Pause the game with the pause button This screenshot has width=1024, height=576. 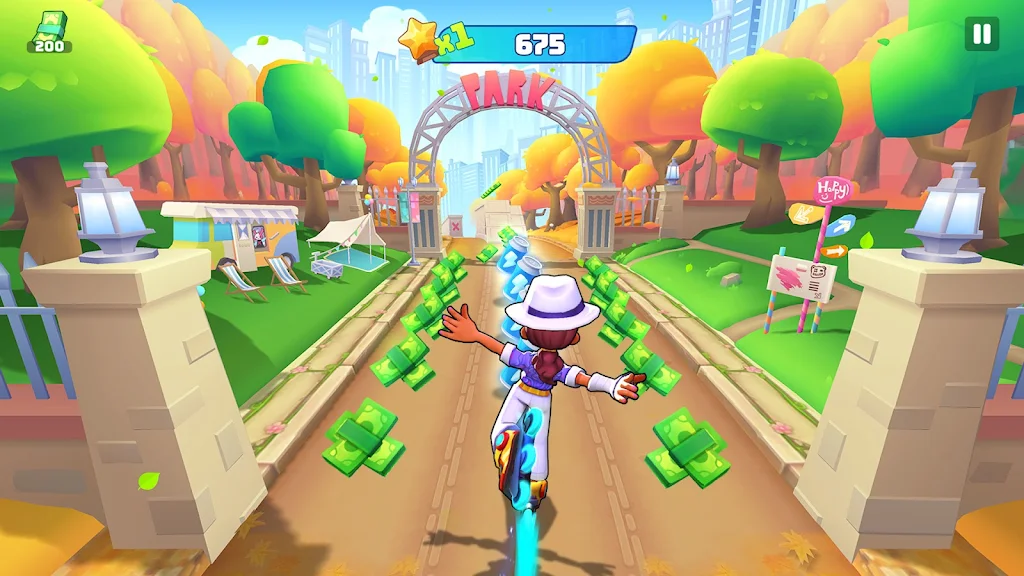[x=981, y=34]
